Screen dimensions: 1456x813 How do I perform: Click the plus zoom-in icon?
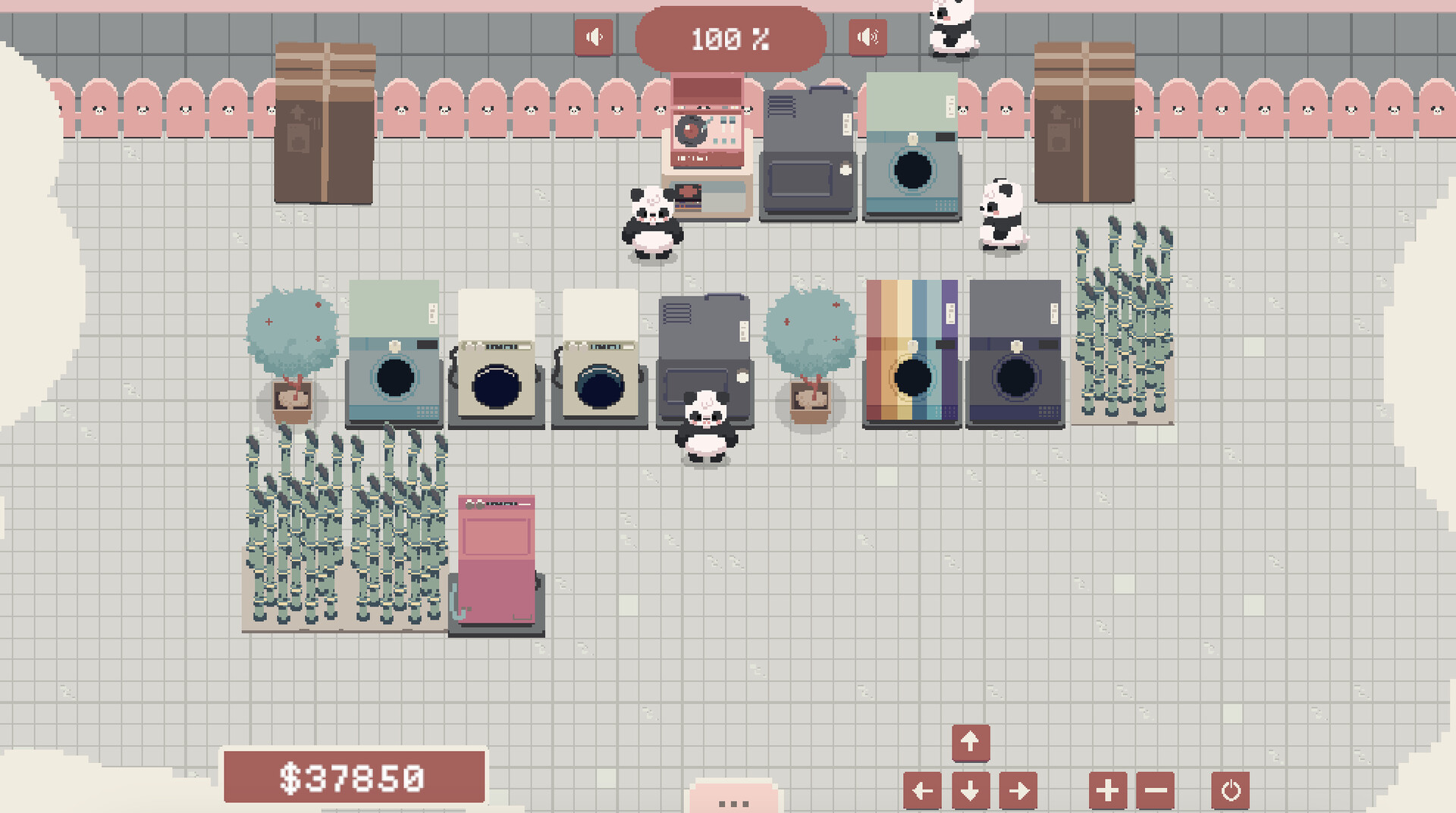coord(1107,790)
